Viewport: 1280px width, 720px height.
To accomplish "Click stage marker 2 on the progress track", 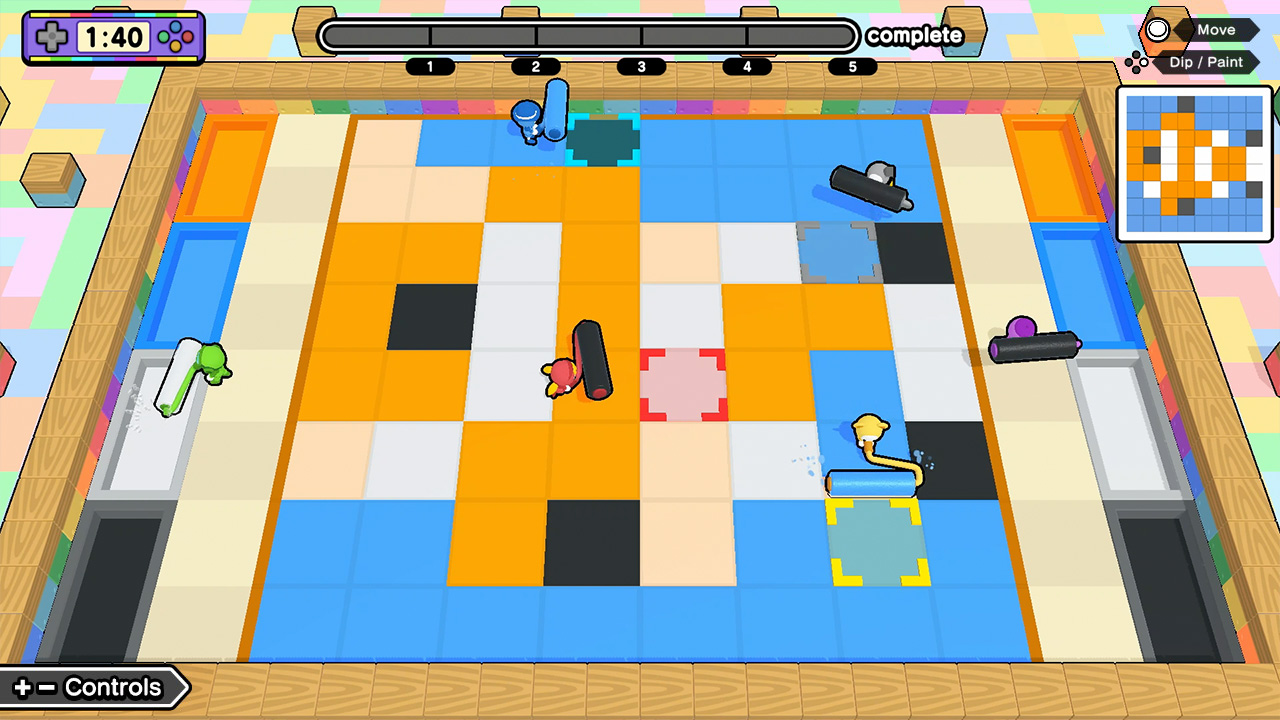I will [x=536, y=67].
